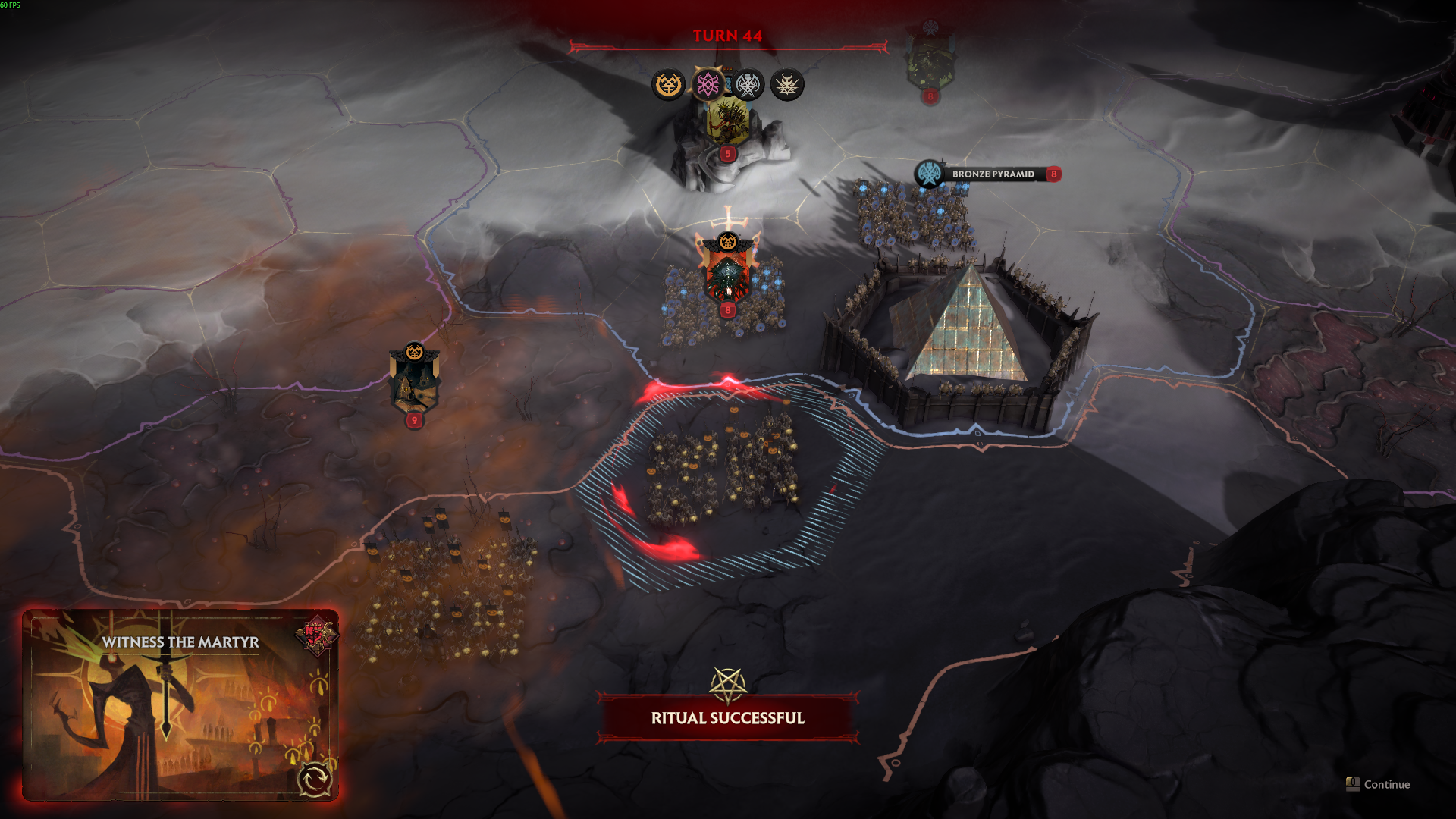This screenshot has width=1456, height=819.
Task: Continue past the ritual result
Action: click(1378, 784)
